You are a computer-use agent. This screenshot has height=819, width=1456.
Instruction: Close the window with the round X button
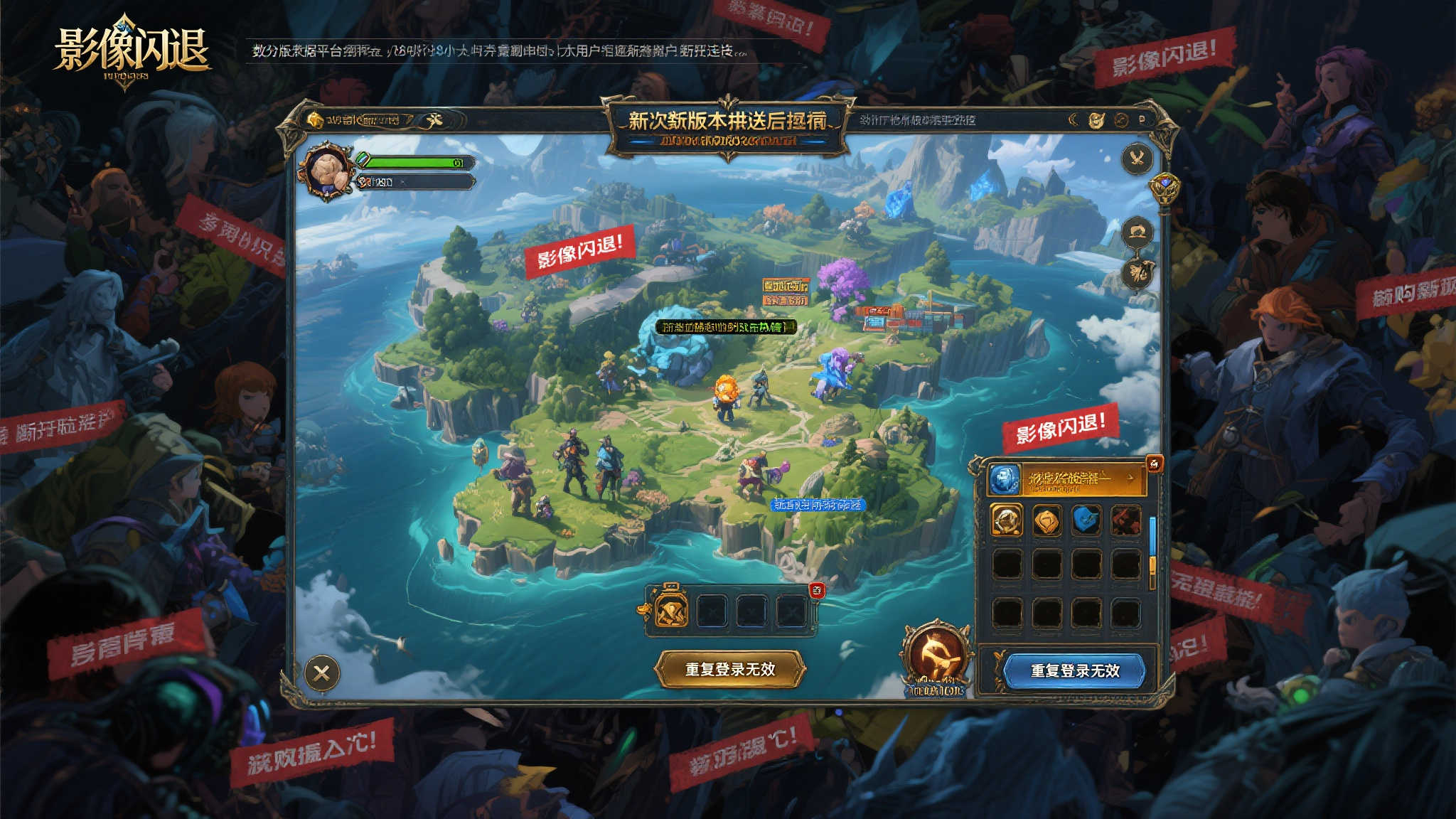click(x=321, y=673)
